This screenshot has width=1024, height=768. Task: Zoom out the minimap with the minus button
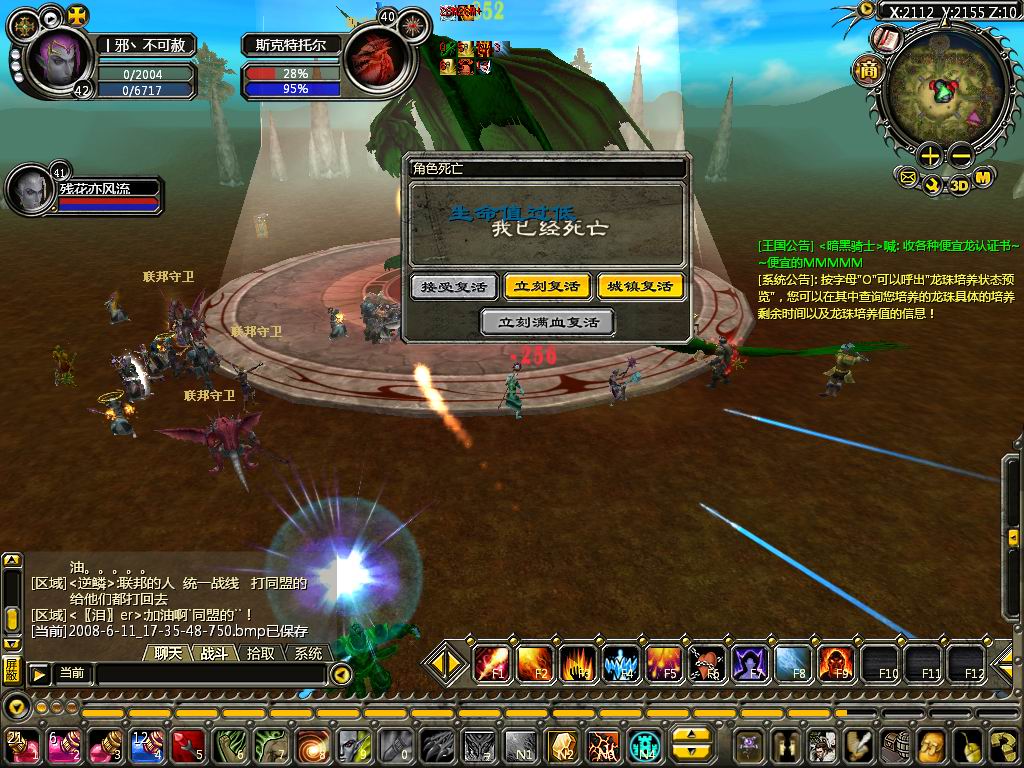(x=959, y=156)
